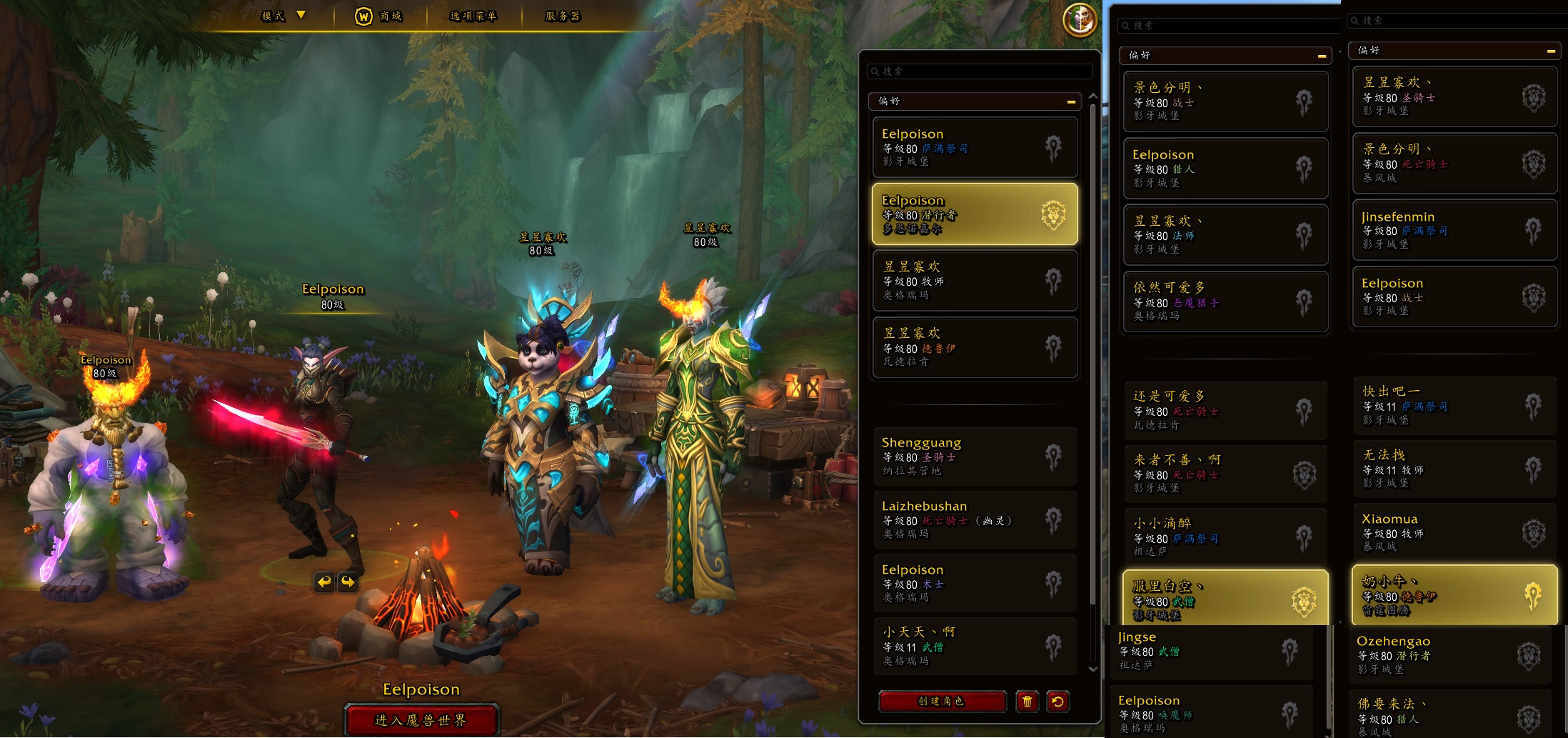1568x738 pixels.
Task: Choose the 小小滴醉 萨满祭司 character
Action: pyautogui.click(x=1225, y=537)
